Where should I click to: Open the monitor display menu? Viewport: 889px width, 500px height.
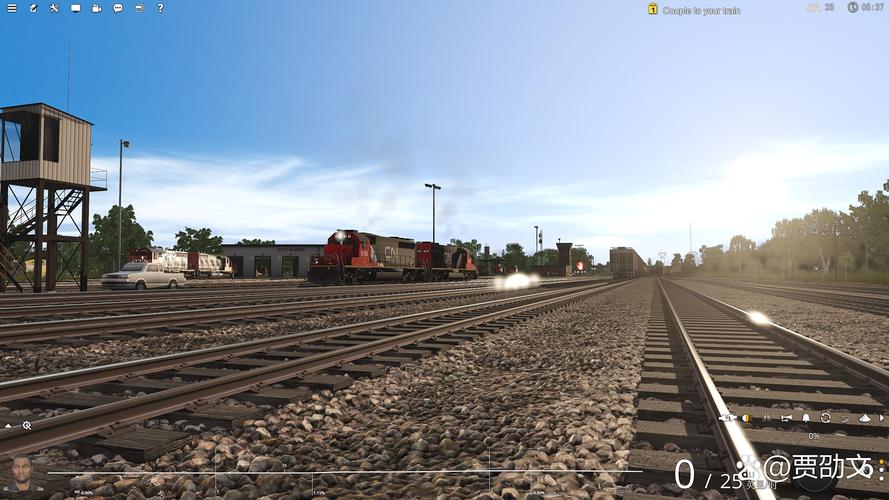coord(75,8)
